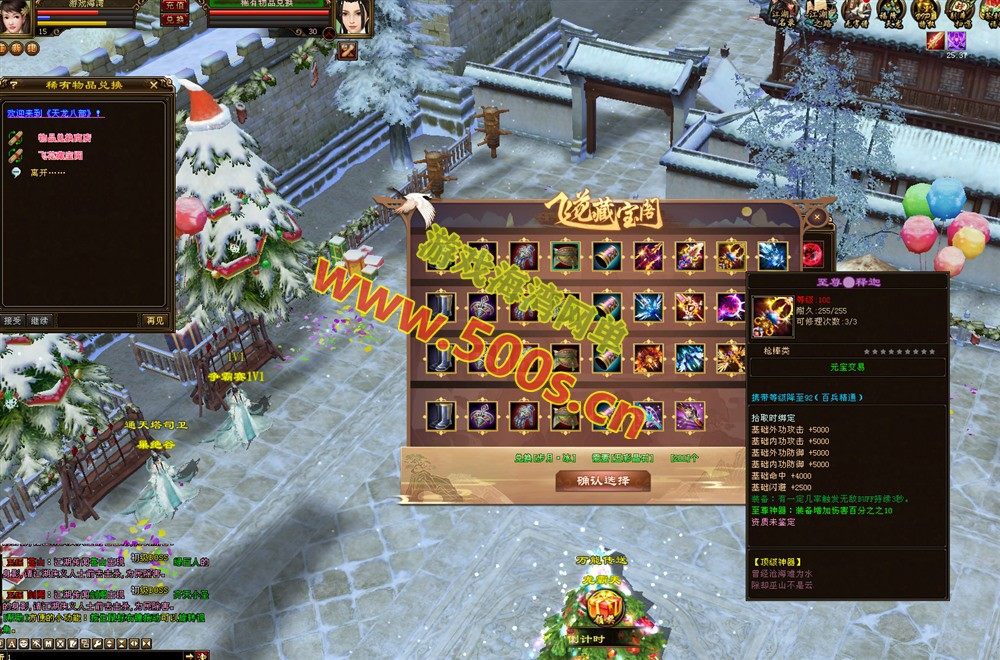This screenshot has width=1000, height=660.
Task: Pick the green robe item in top row
Action: tap(564, 255)
